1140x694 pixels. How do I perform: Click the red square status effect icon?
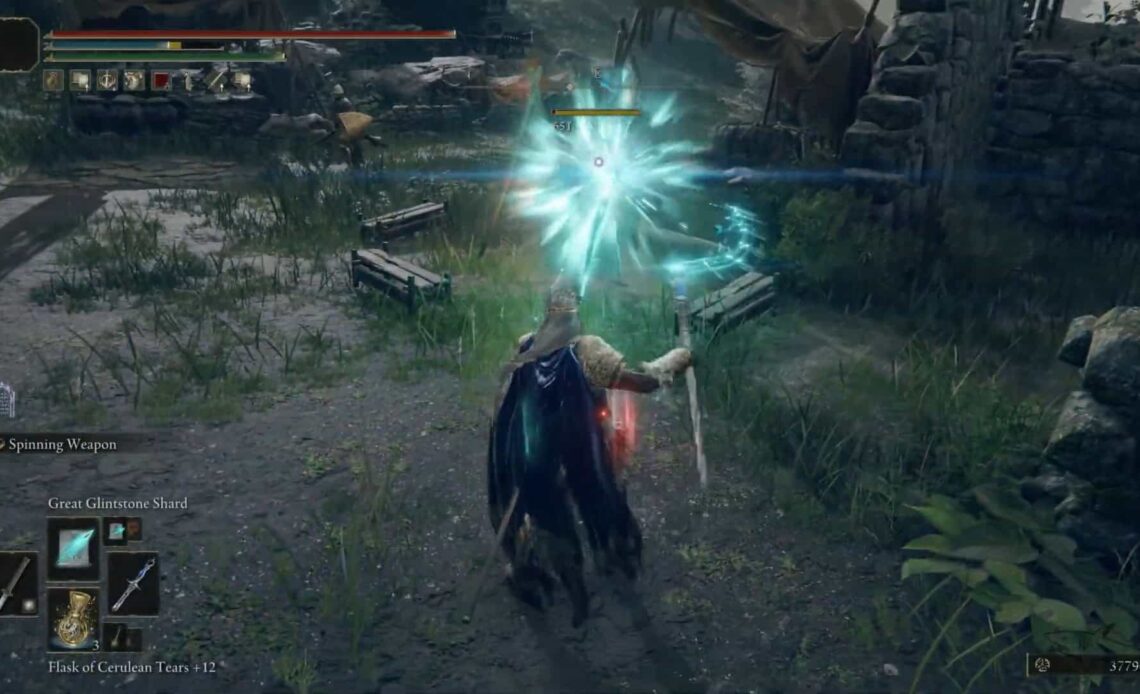pyautogui.click(x=160, y=81)
